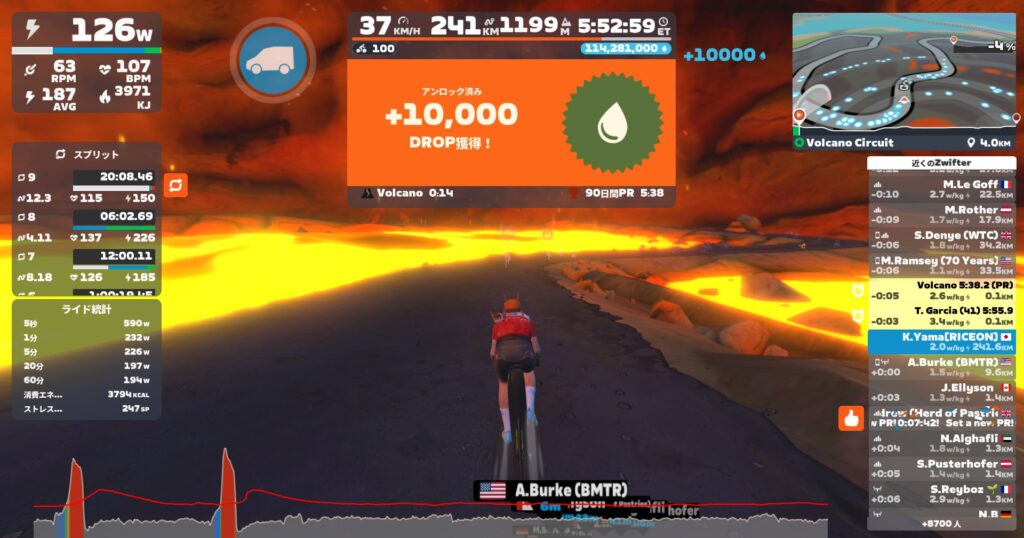Select M.Le Goff in nearby riders list

[941, 189]
